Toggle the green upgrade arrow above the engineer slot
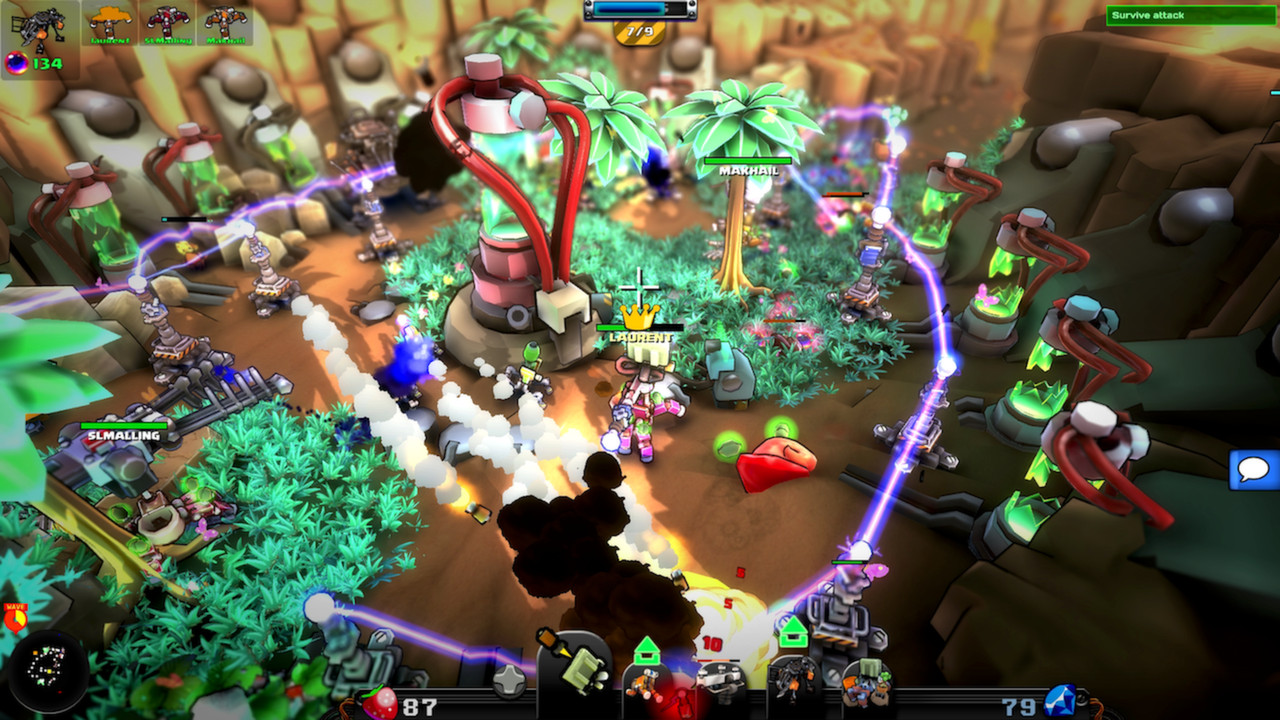1280x720 pixels. pyautogui.click(x=648, y=648)
